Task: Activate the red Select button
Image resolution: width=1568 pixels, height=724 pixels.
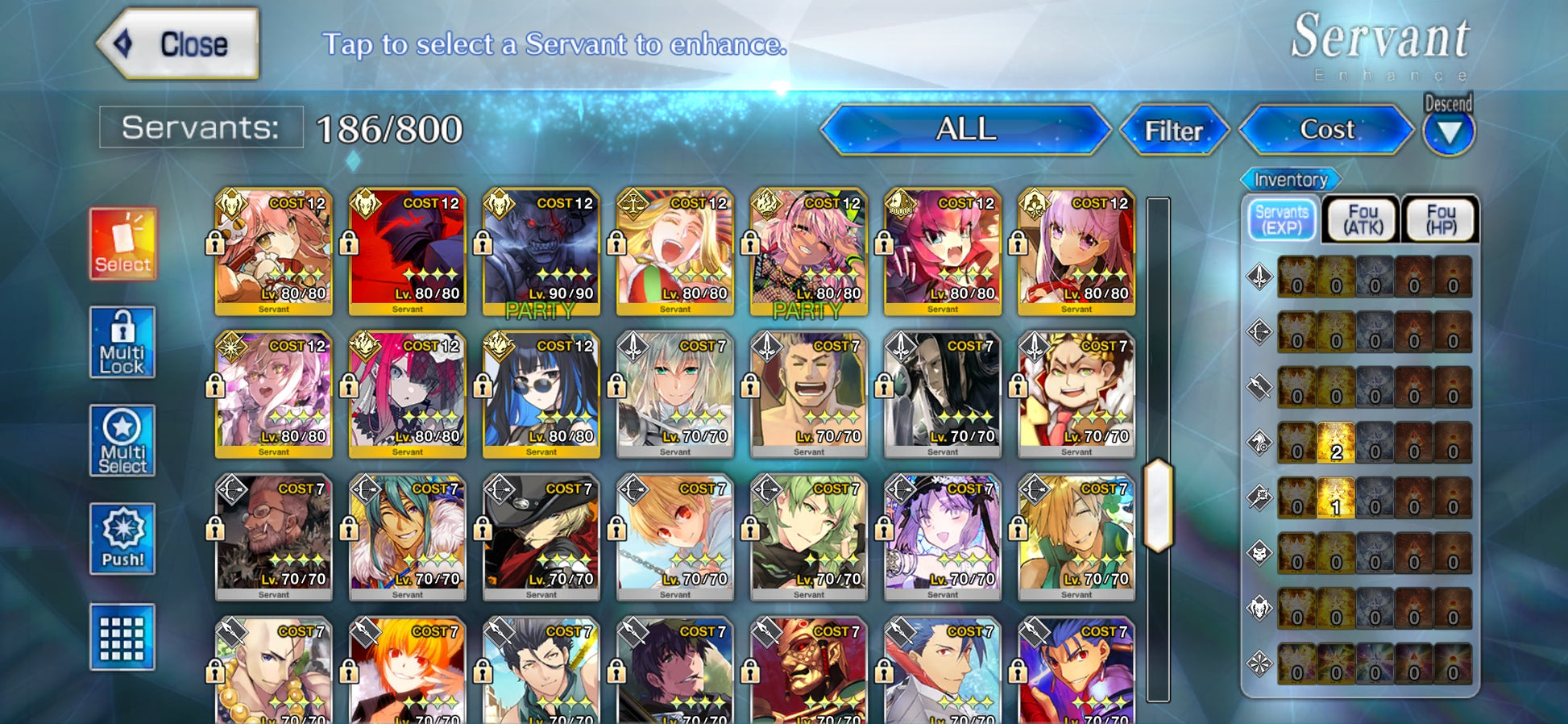Action: coord(122,243)
